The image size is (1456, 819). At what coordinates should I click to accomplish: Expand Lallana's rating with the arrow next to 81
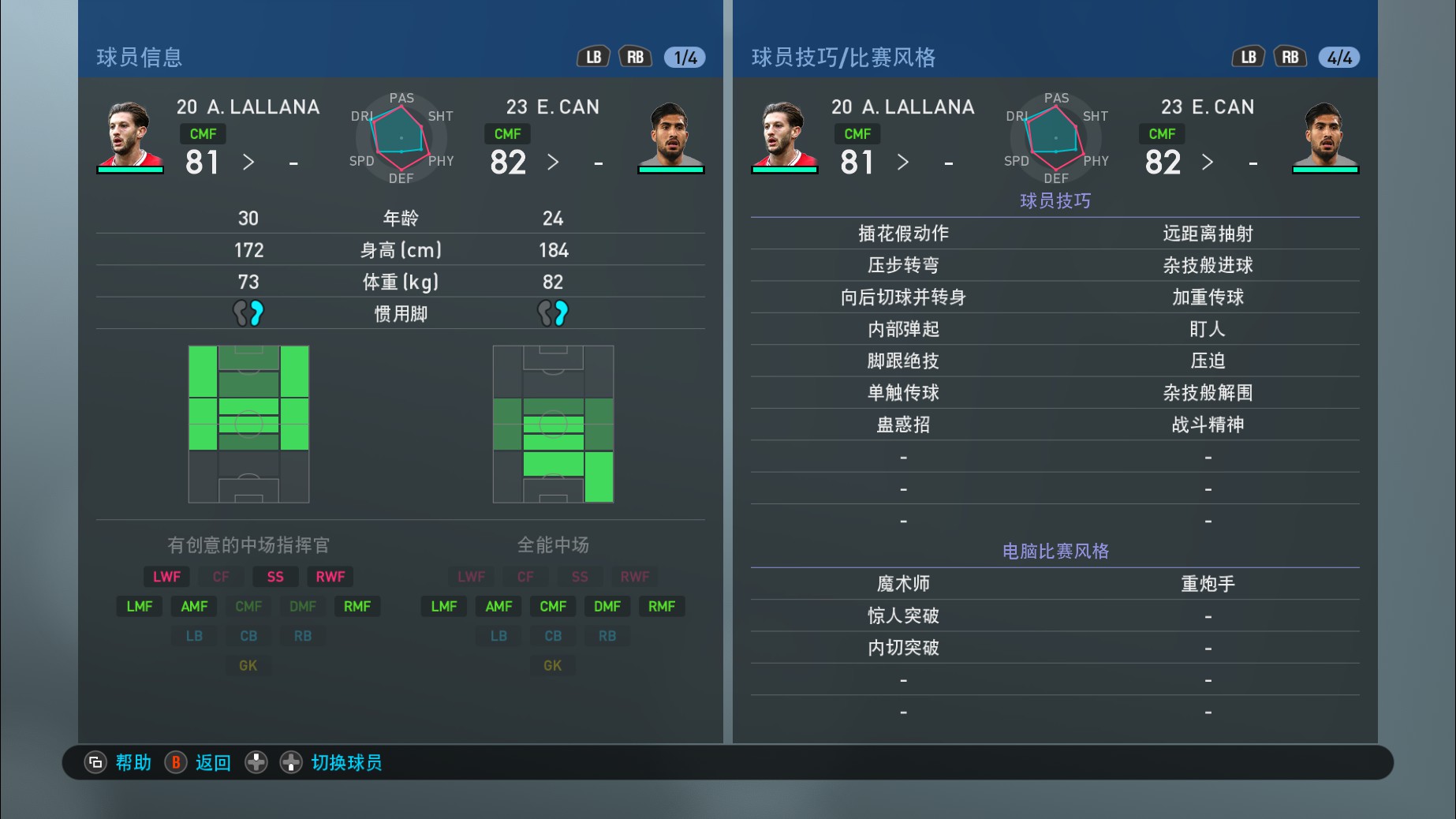(x=248, y=163)
